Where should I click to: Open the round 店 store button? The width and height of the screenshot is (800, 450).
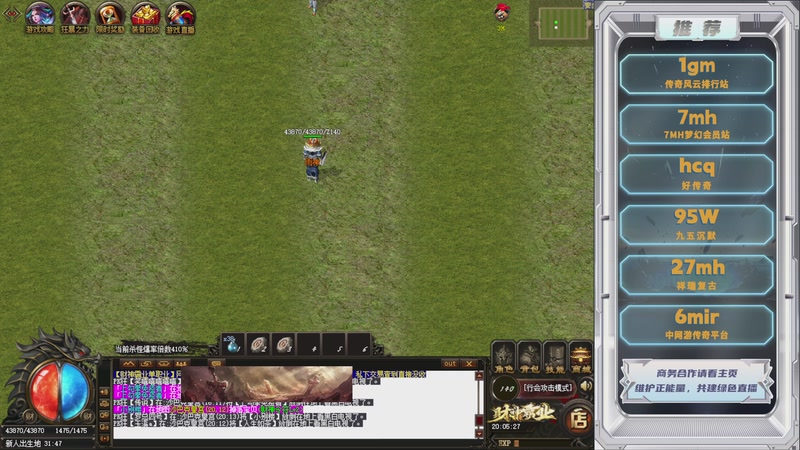click(x=578, y=420)
